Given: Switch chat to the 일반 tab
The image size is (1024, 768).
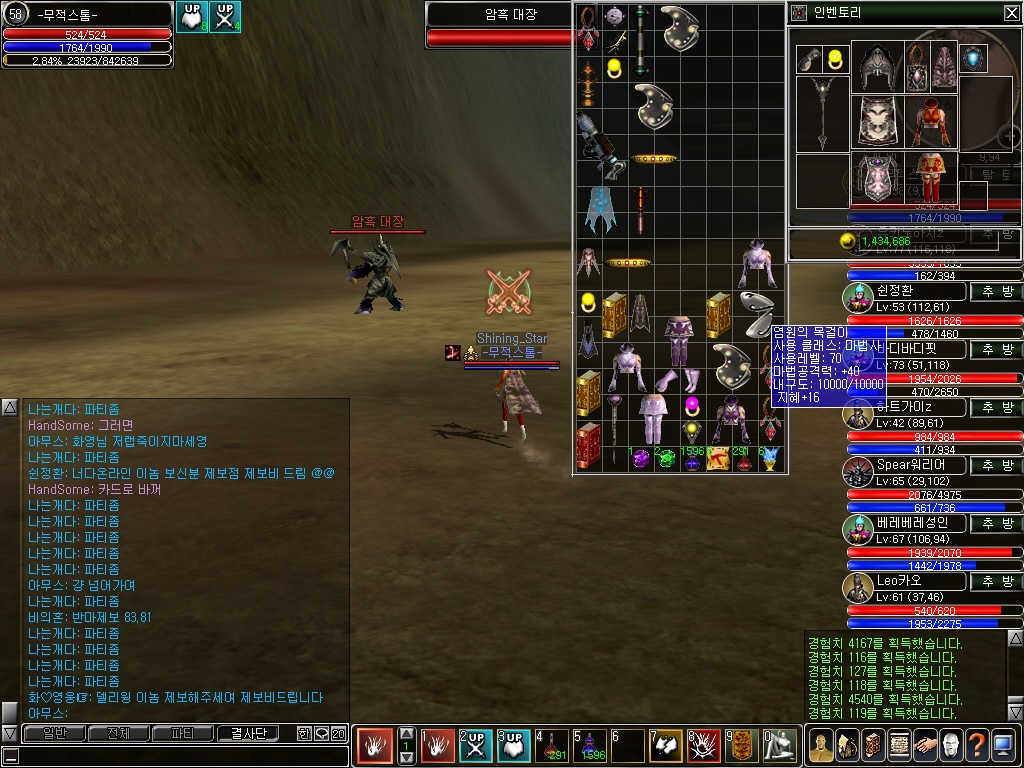Looking at the screenshot, I should (x=54, y=733).
